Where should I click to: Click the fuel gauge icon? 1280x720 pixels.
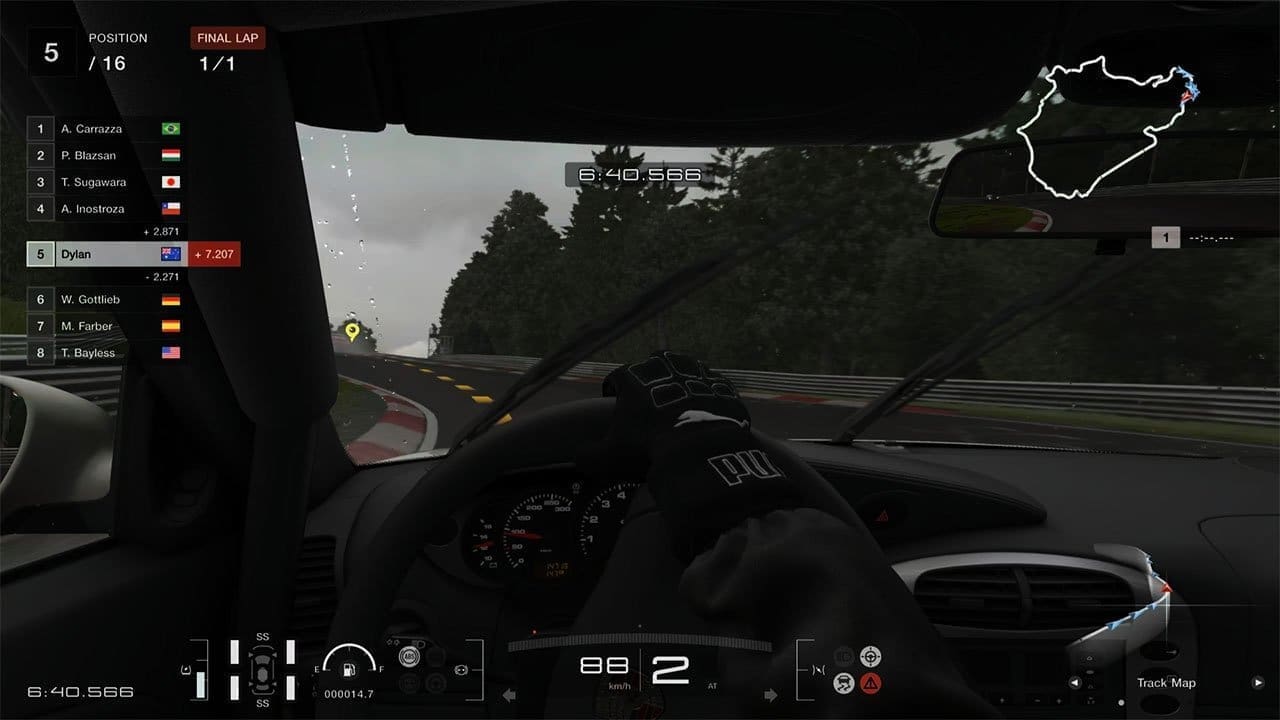[x=347, y=670]
